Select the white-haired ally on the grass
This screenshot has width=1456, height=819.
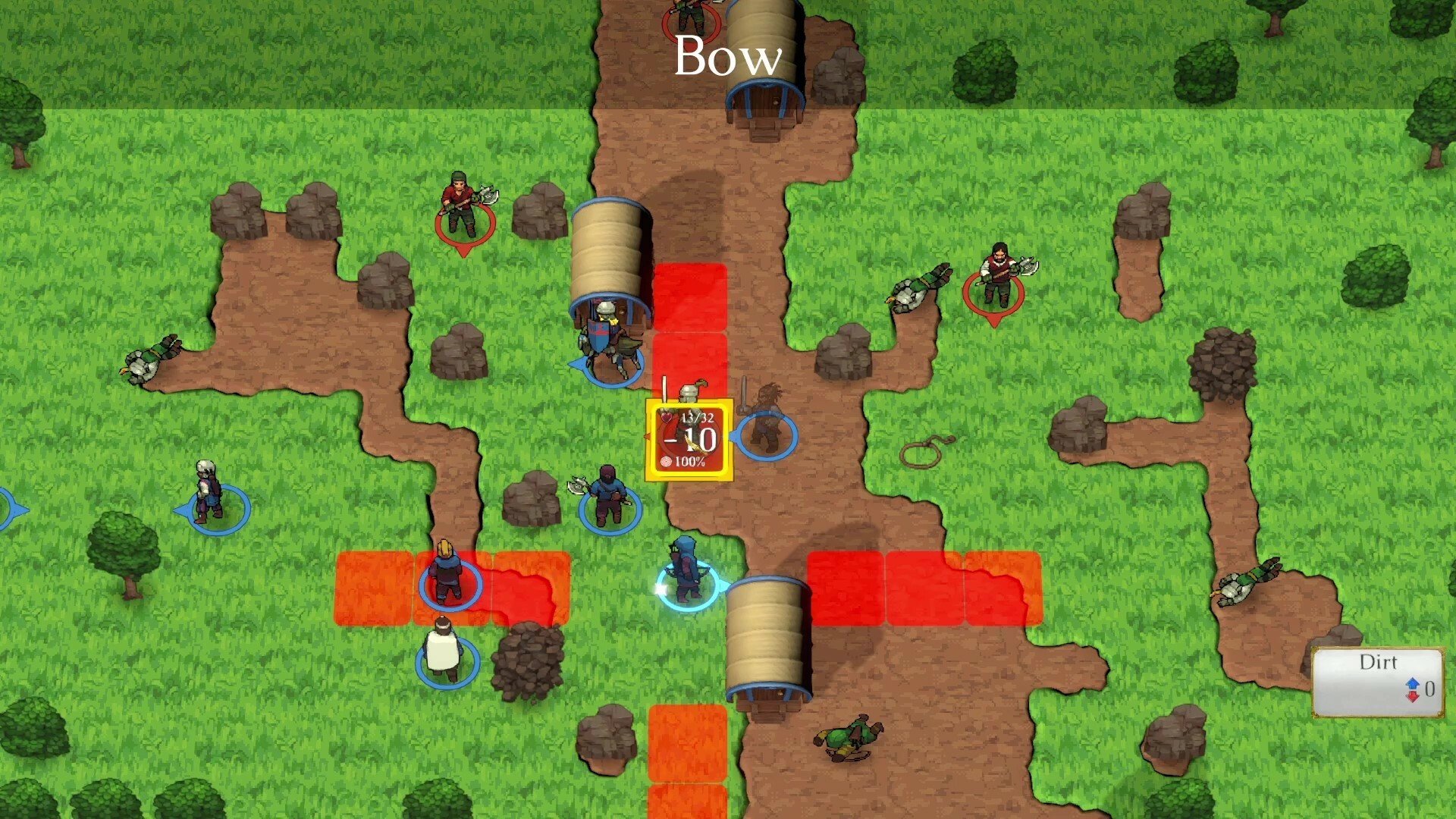point(209,494)
